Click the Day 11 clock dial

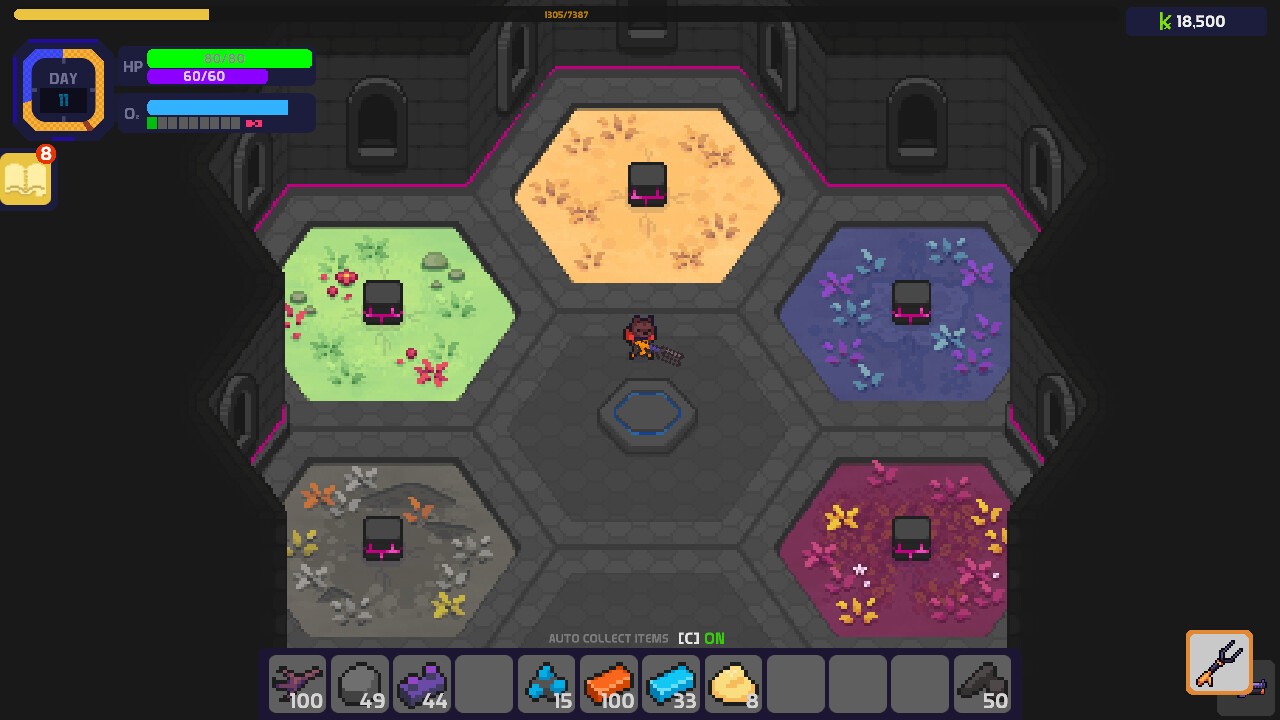(63, 89)
